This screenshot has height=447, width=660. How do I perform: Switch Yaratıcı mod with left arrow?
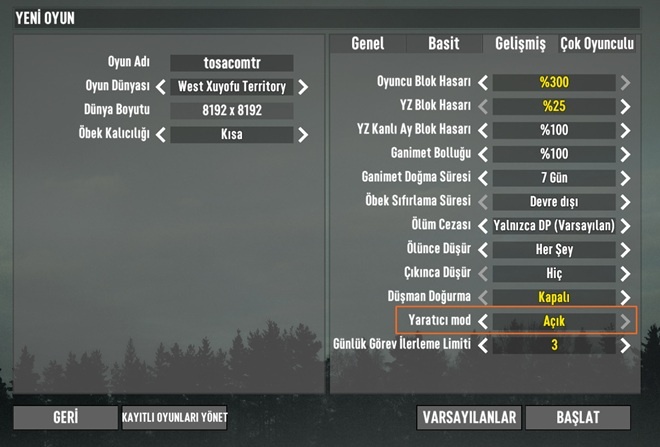483,321
